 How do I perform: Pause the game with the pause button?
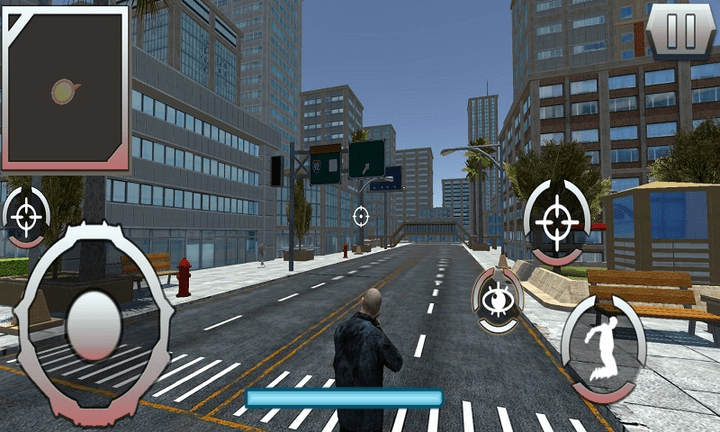[x=681, y=31]
